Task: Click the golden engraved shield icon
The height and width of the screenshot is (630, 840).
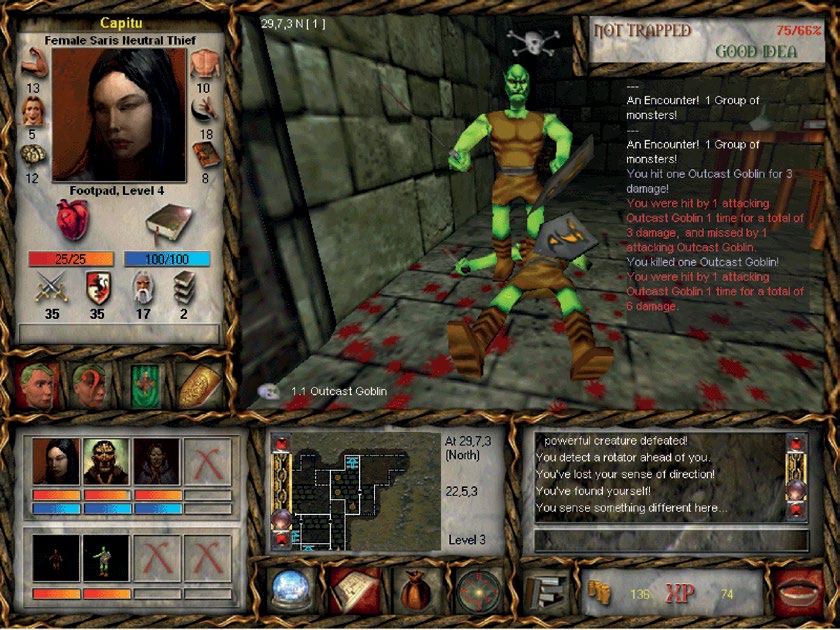Action: coord(198,385)
